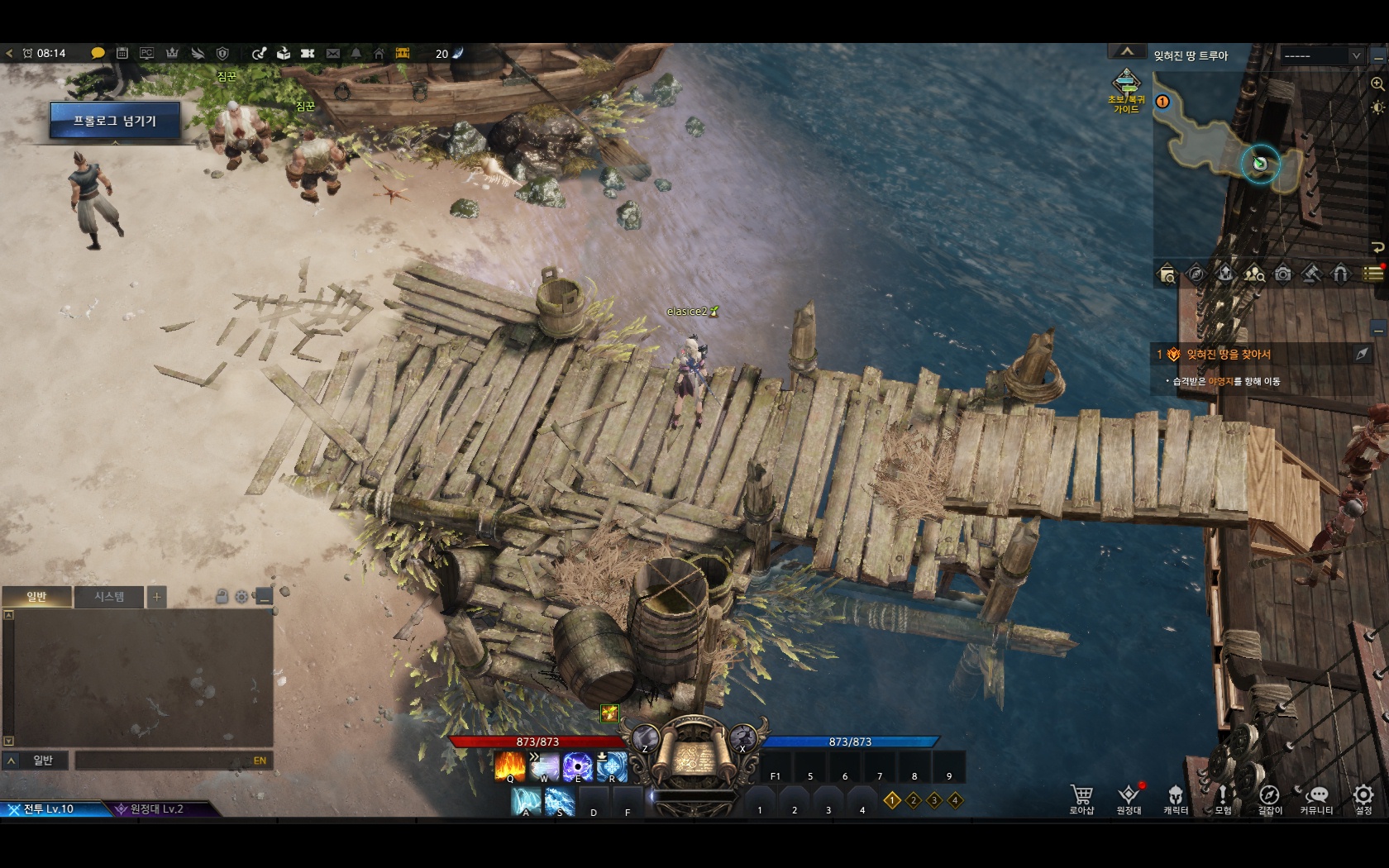The width and height of the screenshot is (1389, 868).
Task: Open the Settings gear menu
Action: pyautogui.click(x=1363, y=797)
